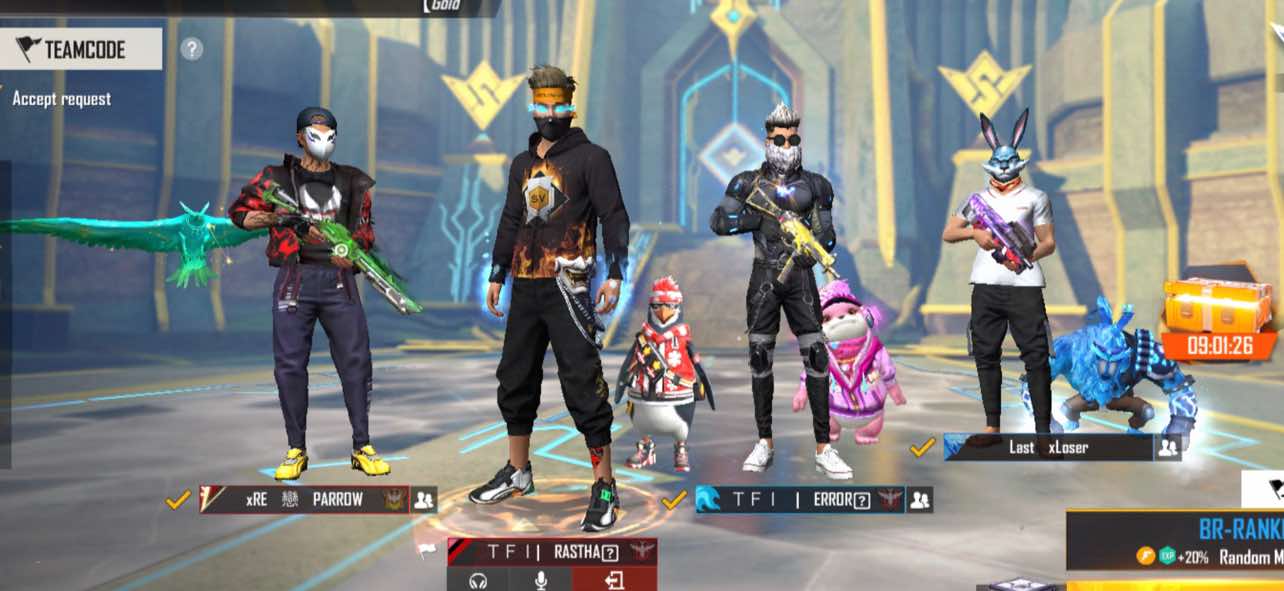
Task: Select the TFI ERROR player nameplate
Action: coord(799,499)
